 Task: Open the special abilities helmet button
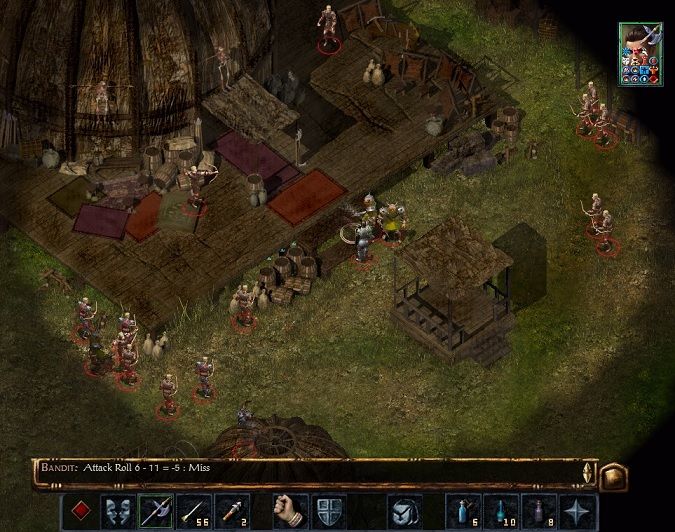point(404,511)
